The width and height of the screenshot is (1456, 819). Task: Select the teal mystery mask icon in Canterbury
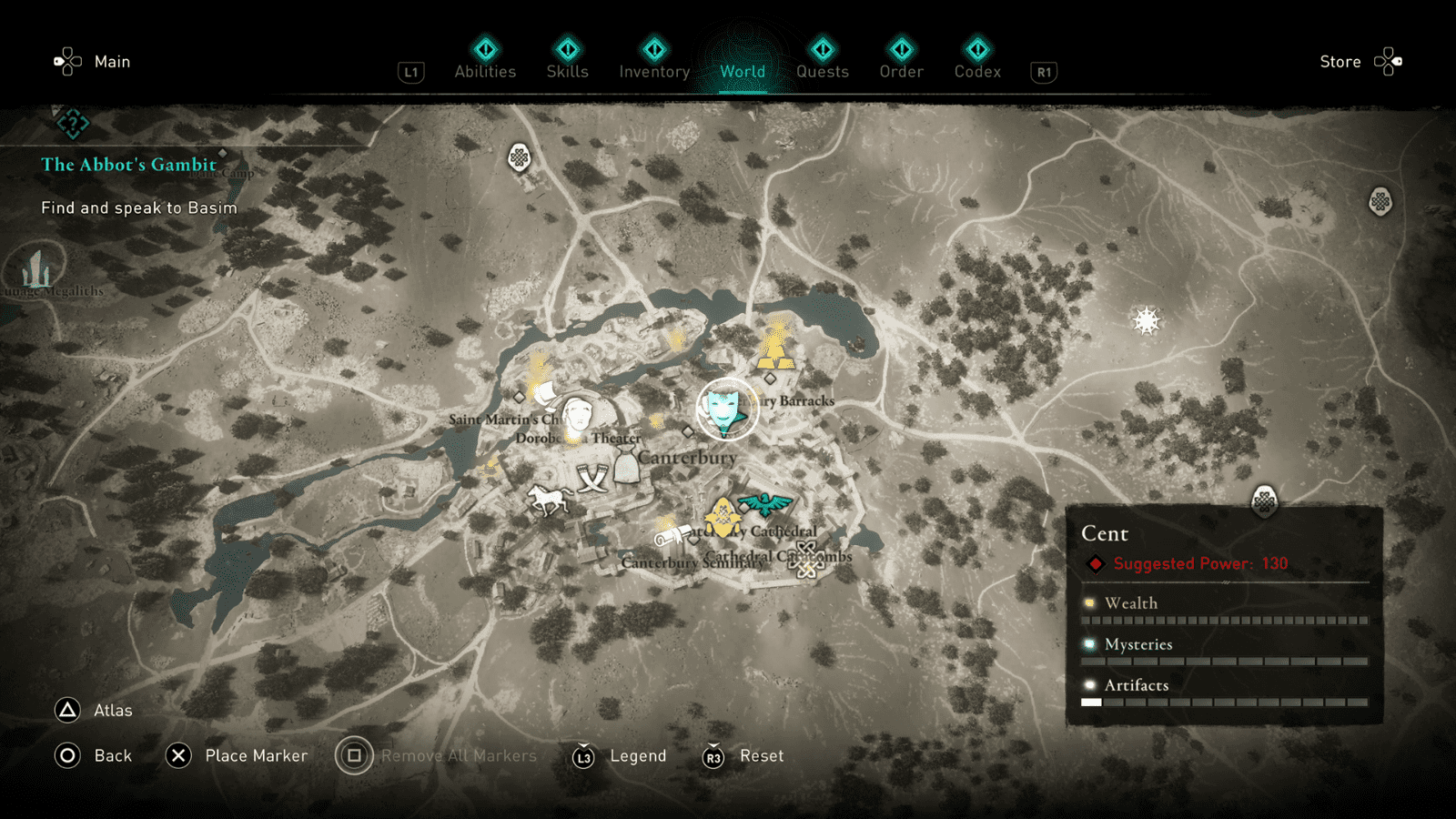click(x=723, y=409)
